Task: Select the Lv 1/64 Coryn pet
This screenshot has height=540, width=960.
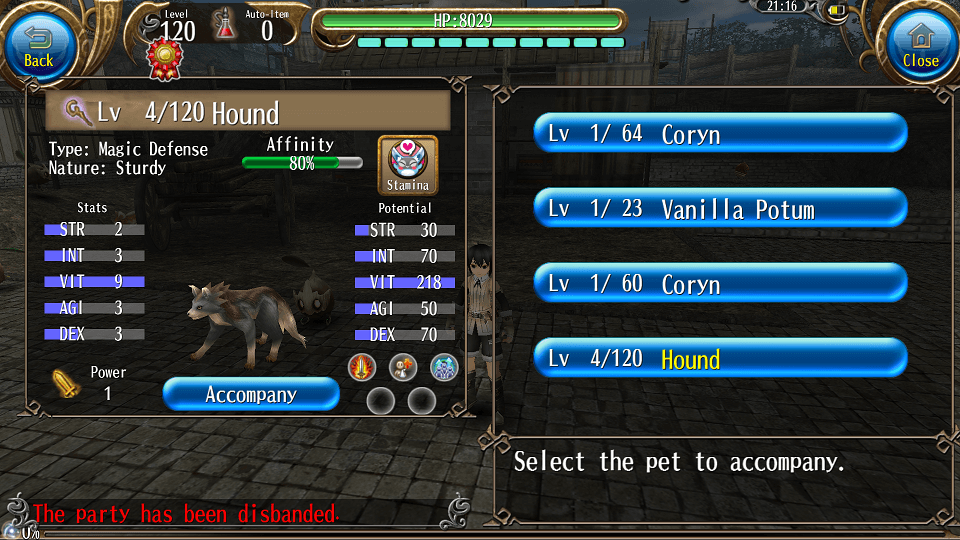Action: pos(720,133)
